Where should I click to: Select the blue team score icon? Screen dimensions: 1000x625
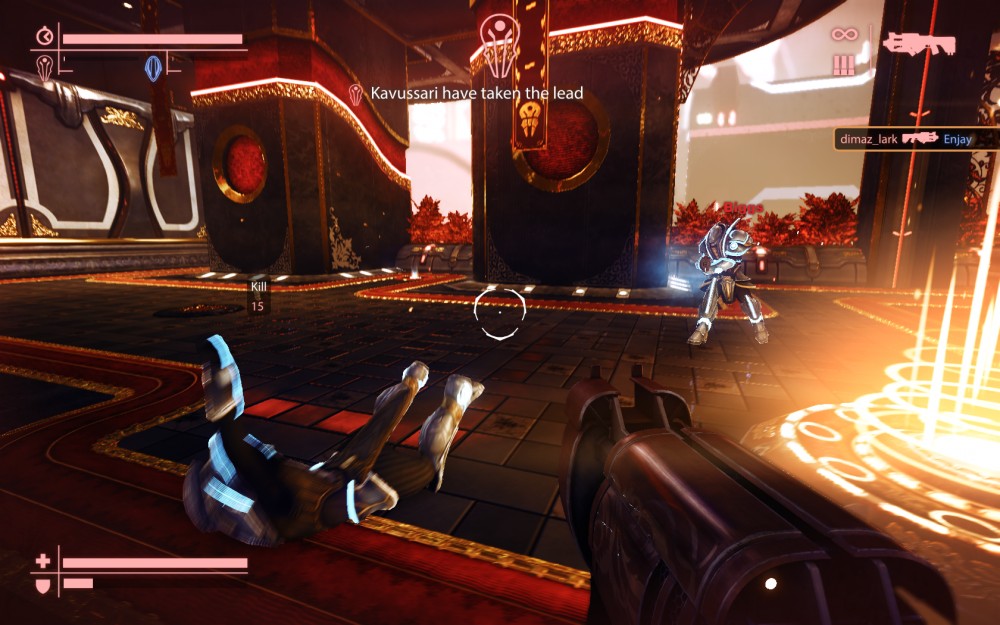153,67
